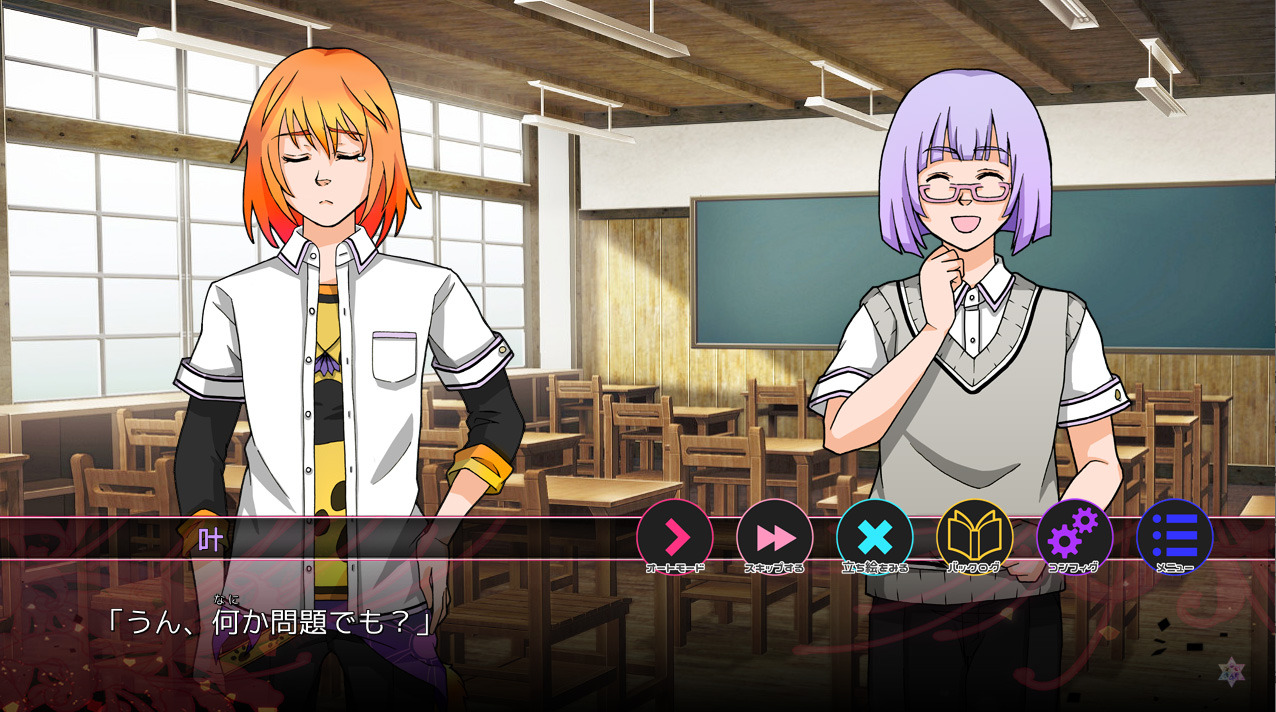Hide the text window with the X button
This screenshot has width=1276, height=712.
click(875, 538)
